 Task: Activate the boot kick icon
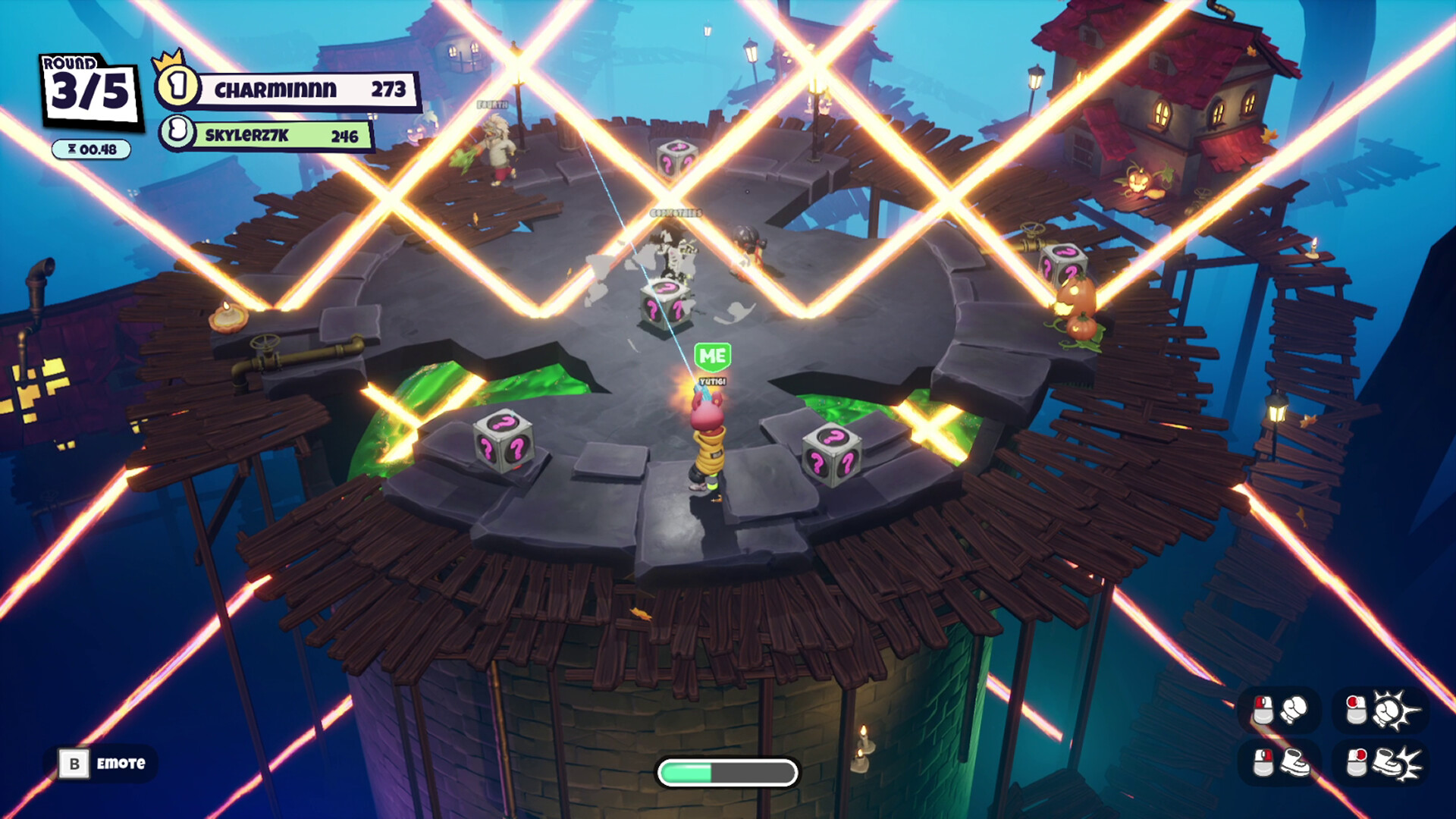[x=1295, y=762]
